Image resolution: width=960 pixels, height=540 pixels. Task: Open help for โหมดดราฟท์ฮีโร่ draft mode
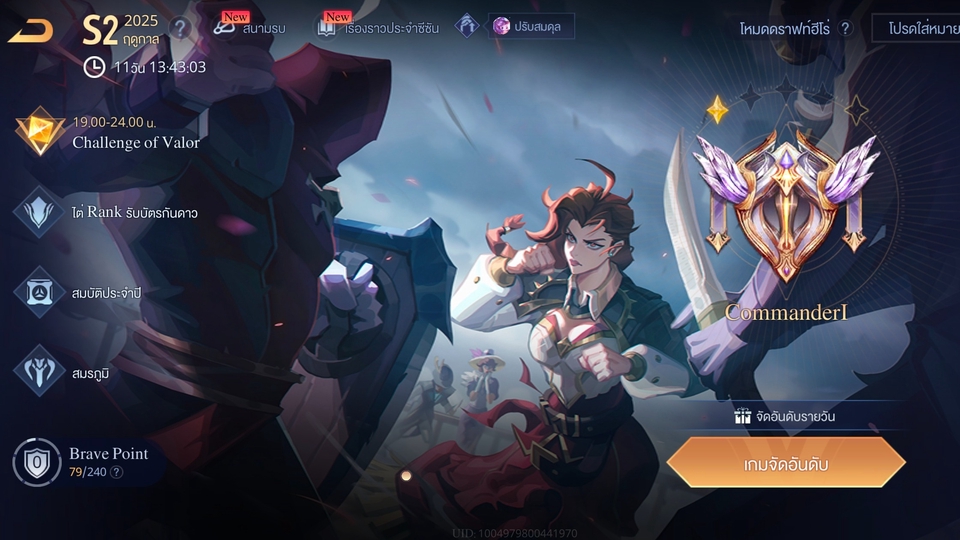click(x=845, y=29)
